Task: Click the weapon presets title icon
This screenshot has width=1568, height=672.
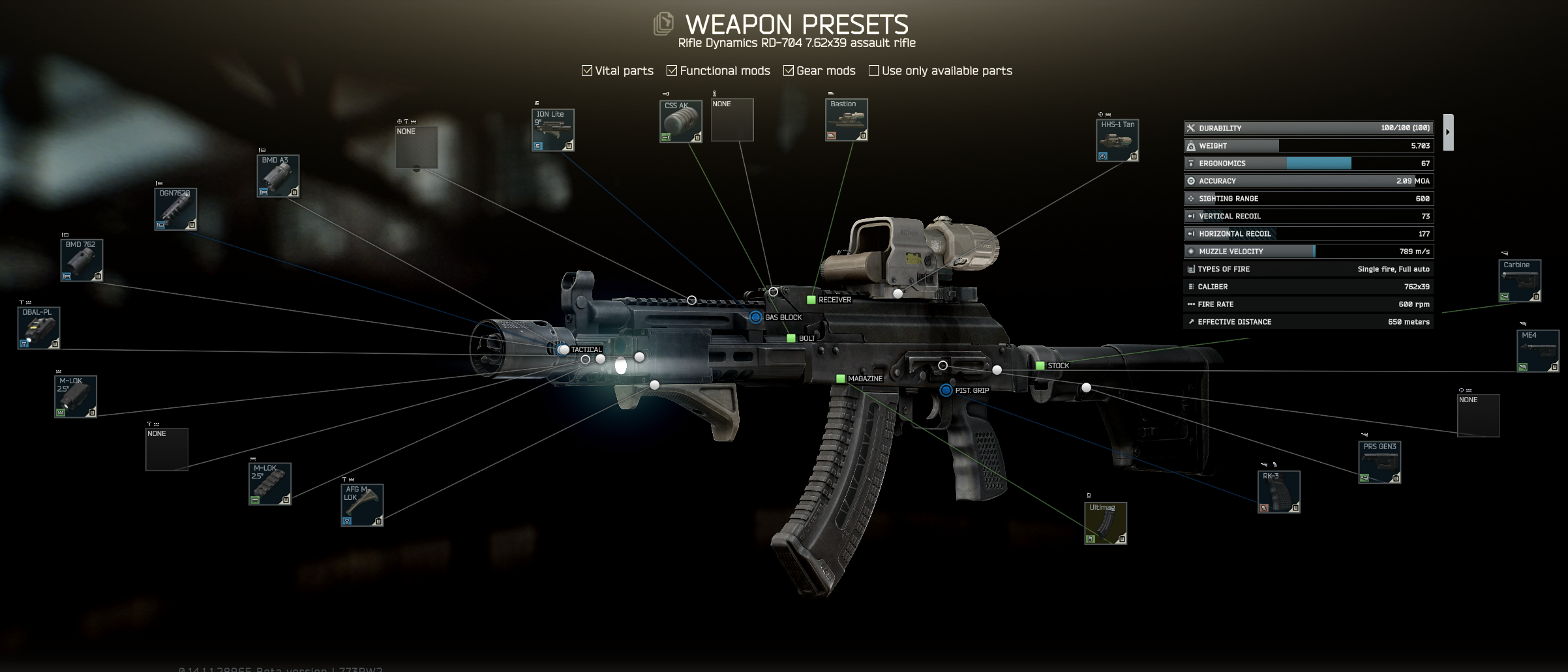Action: (663, 24)
